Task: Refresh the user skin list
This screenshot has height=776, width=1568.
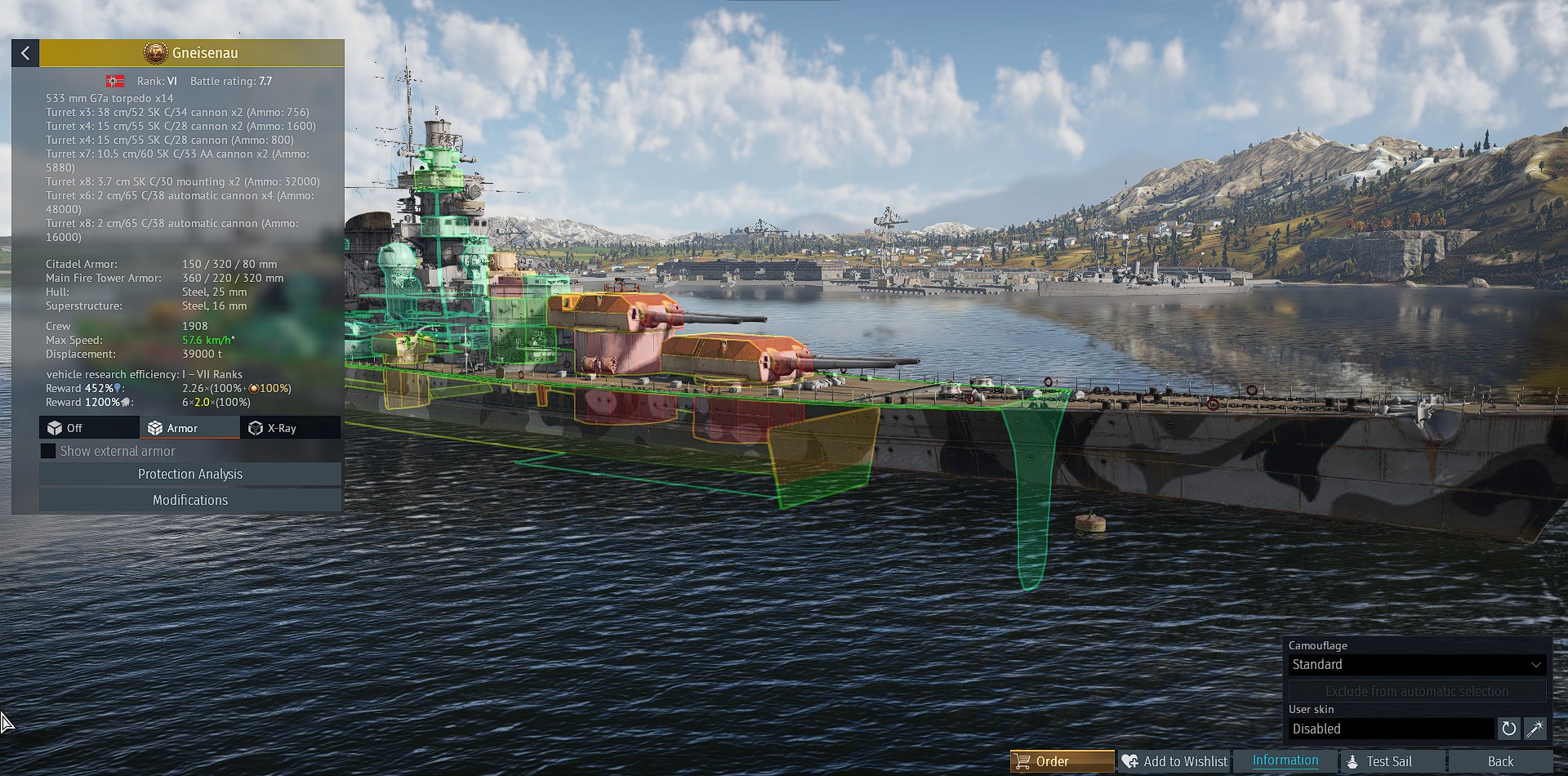Action: coord(1509,729)
